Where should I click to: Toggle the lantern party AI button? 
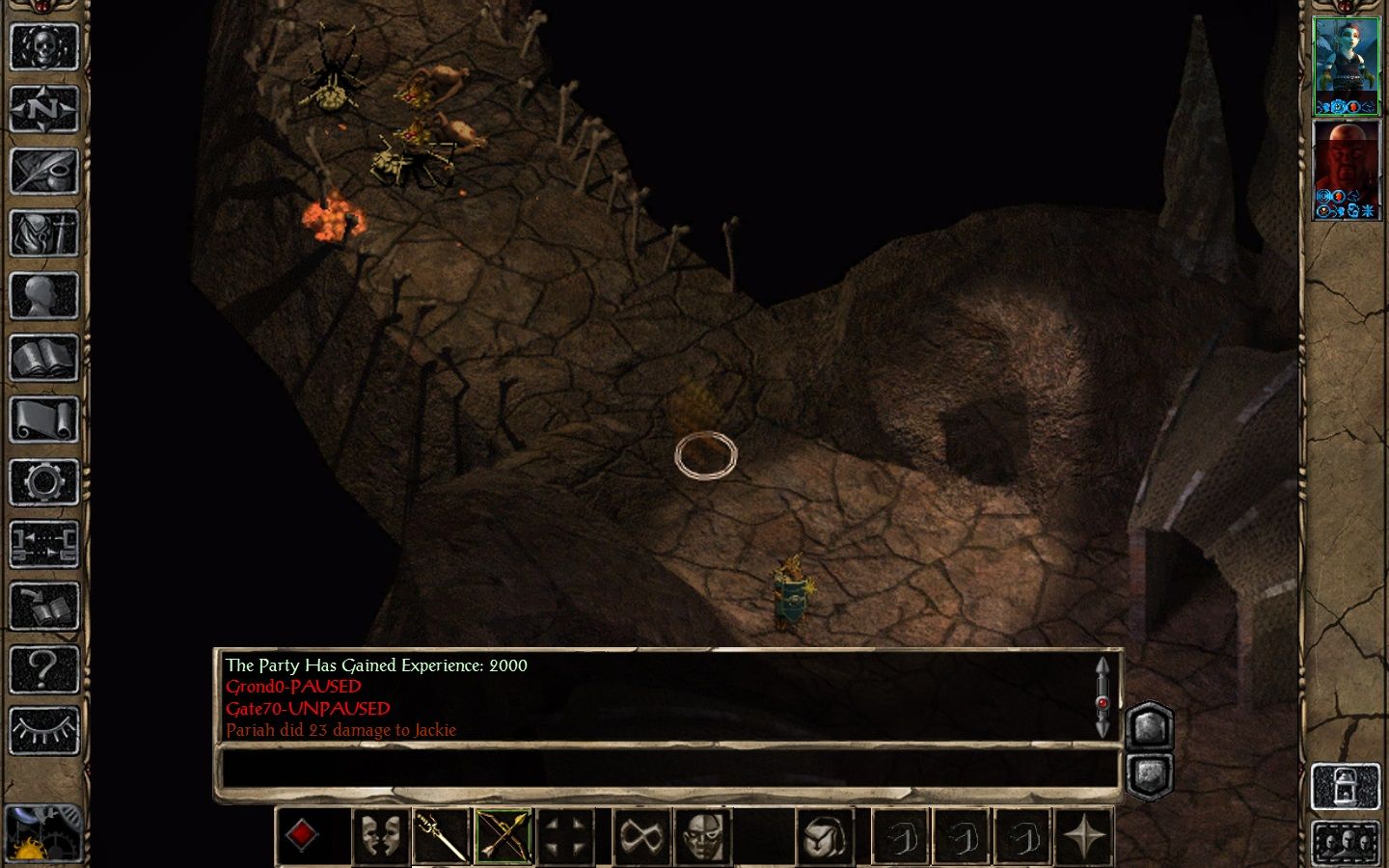1346,786
